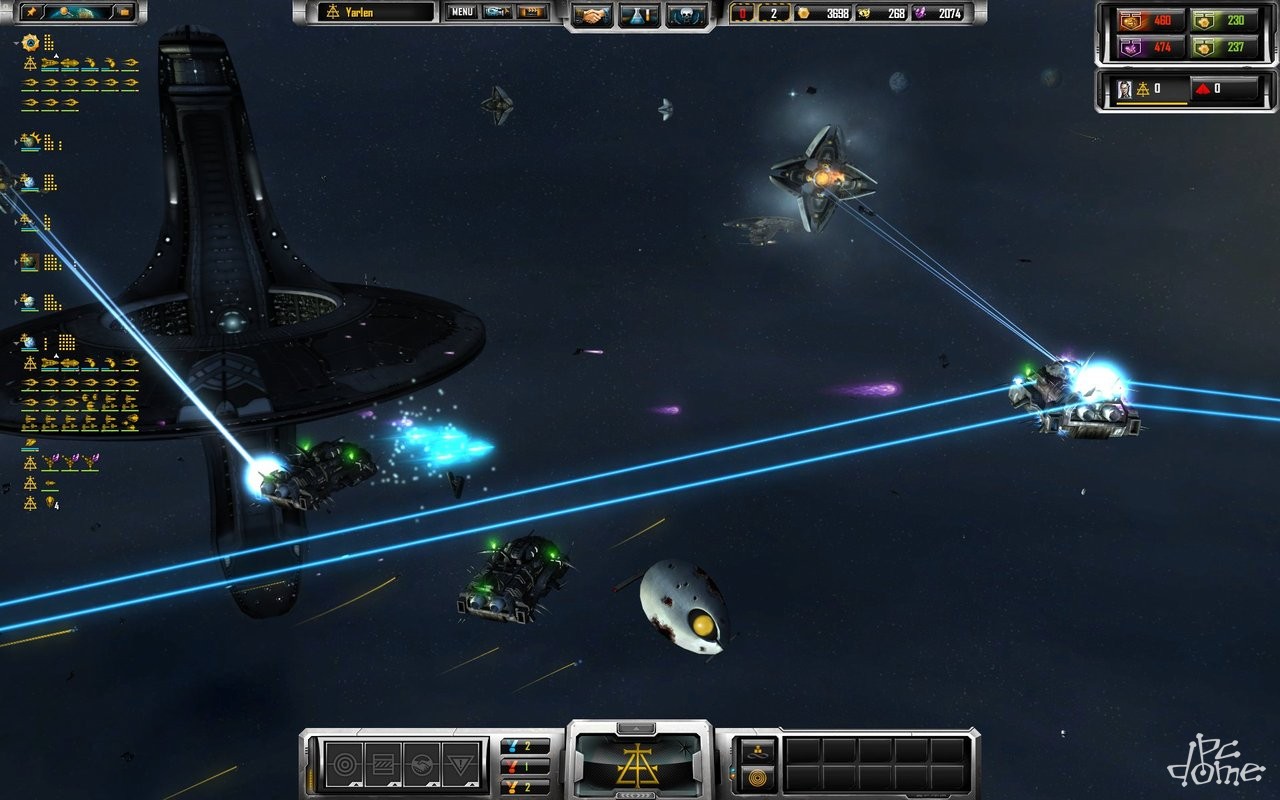Select the sun icon in the empire tree
Screen dimensions: 1280x800
tap(29, 42)
